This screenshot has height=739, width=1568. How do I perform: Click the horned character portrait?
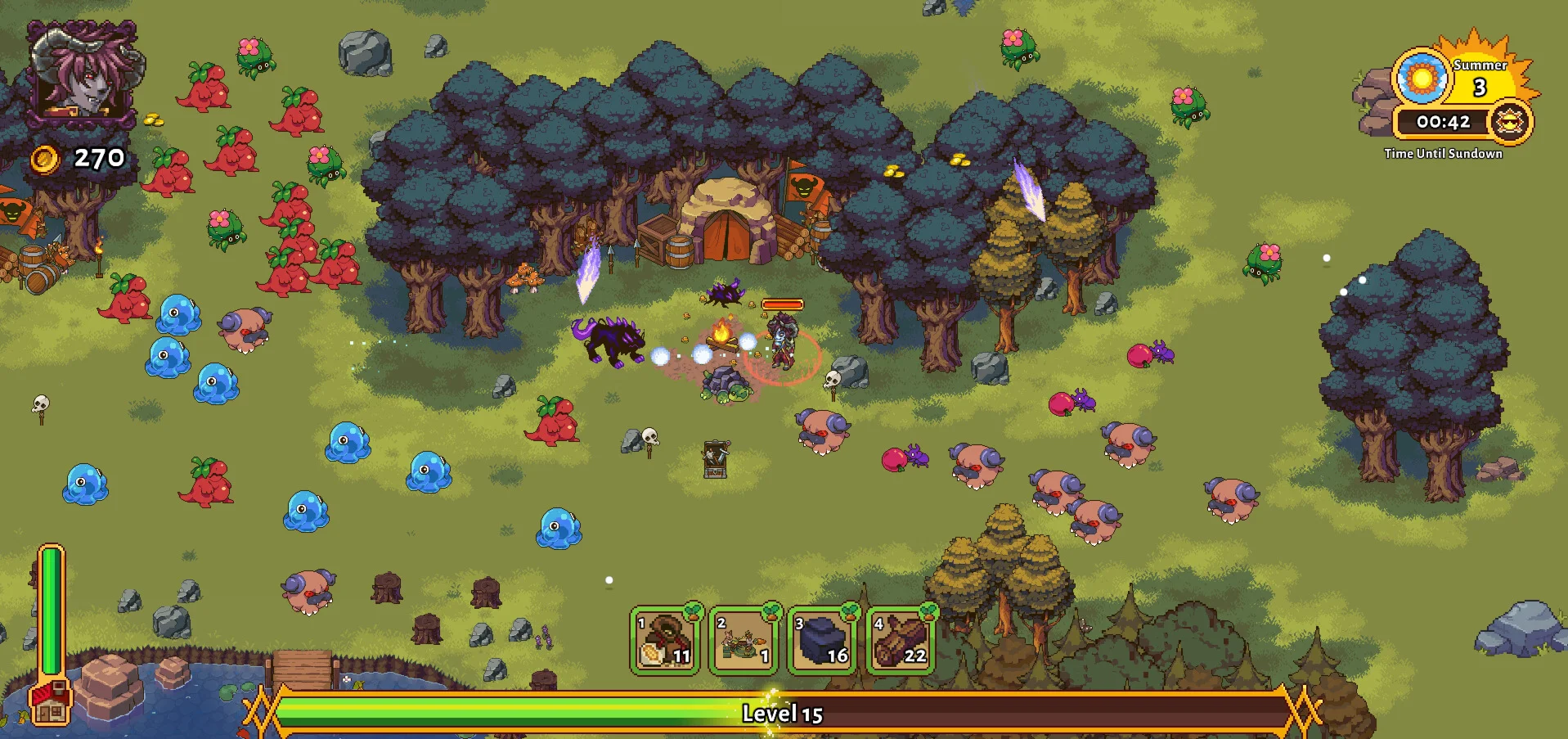tap(83, 72)
